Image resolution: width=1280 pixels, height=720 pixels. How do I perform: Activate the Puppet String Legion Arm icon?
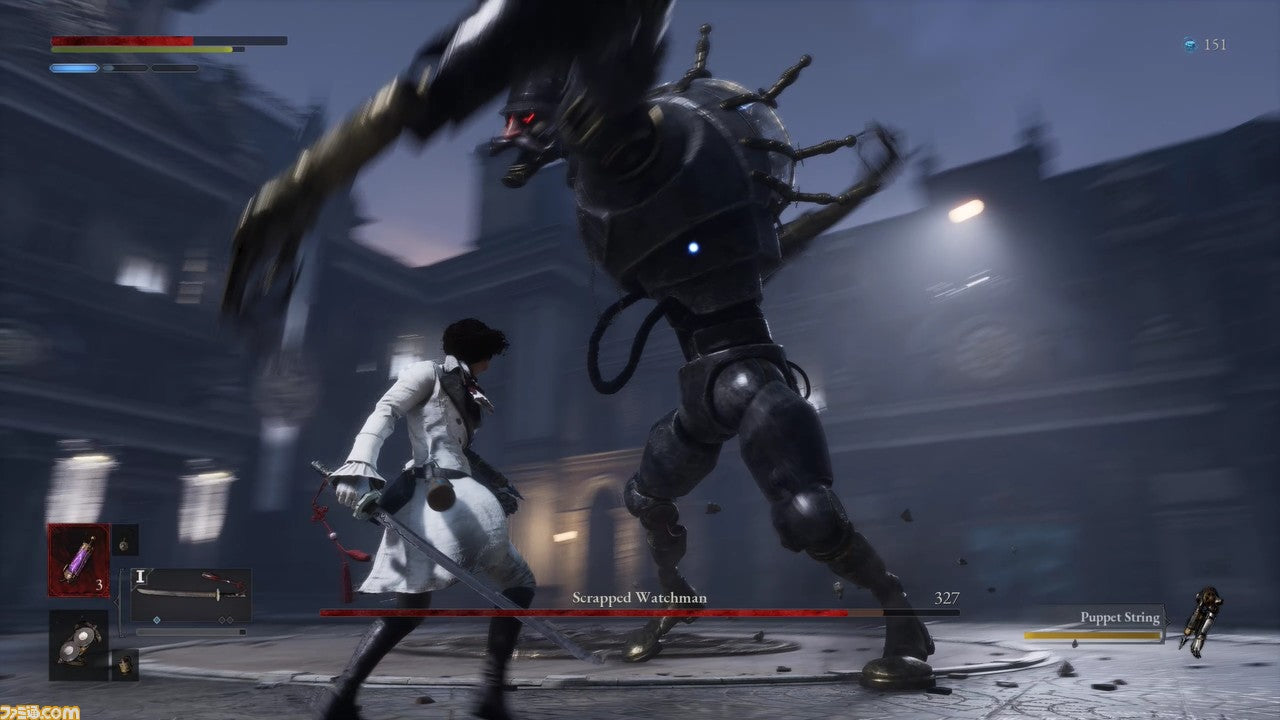(x=1200, y=621)
